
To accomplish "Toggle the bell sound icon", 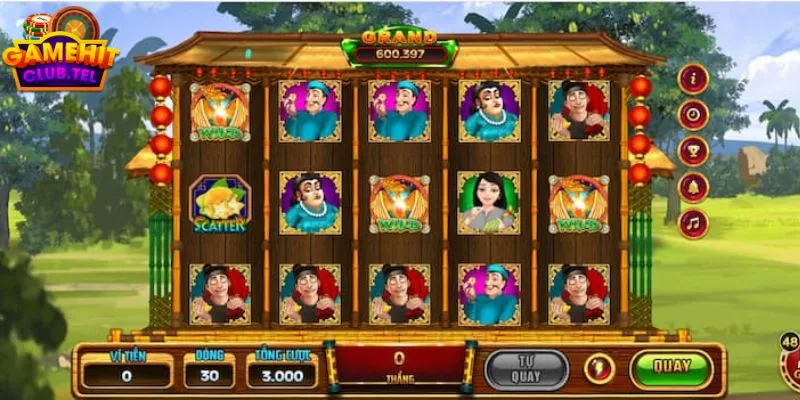I will click(x=693, y=187).
